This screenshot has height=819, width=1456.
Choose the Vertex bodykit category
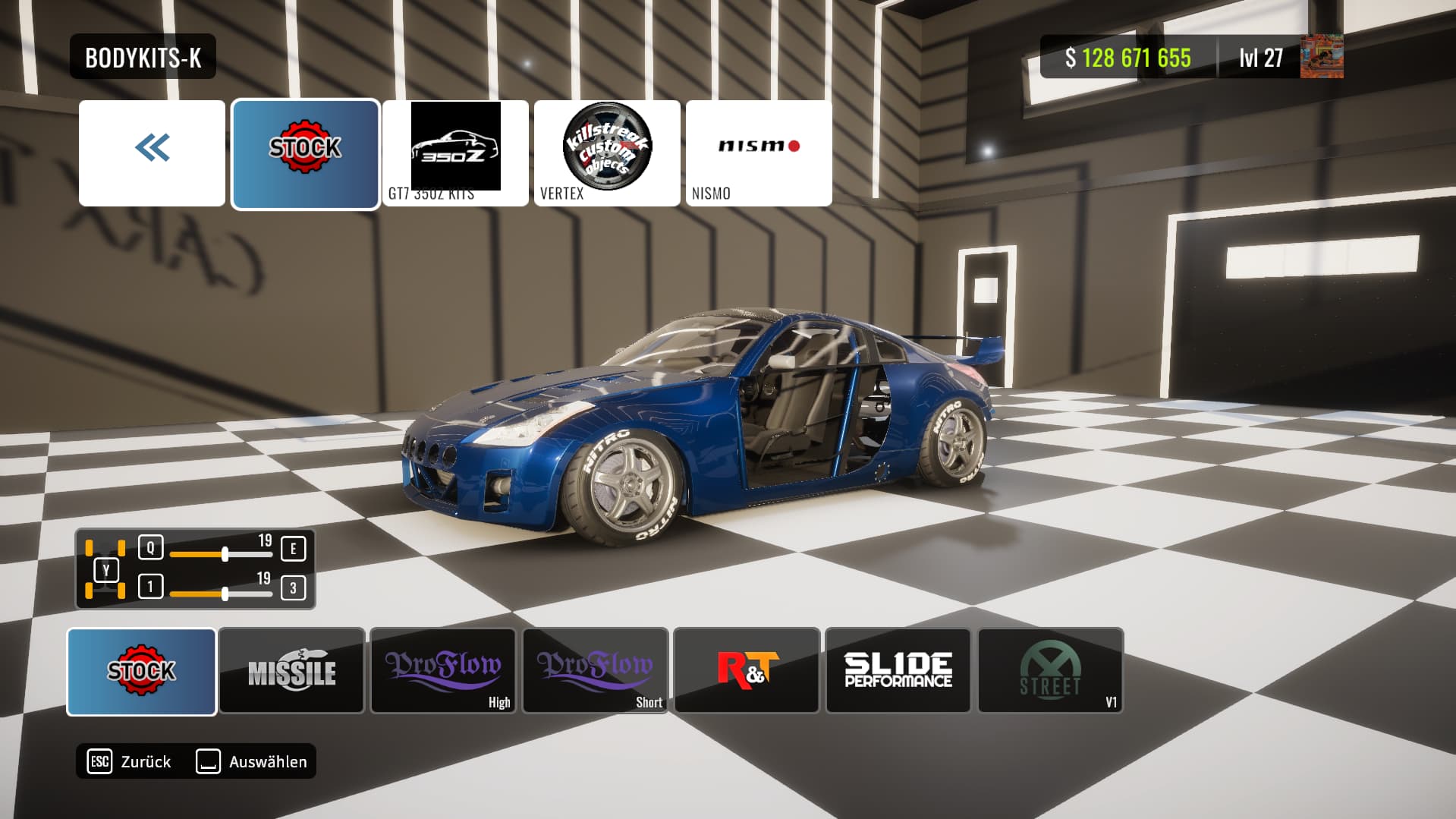point(607,153)
